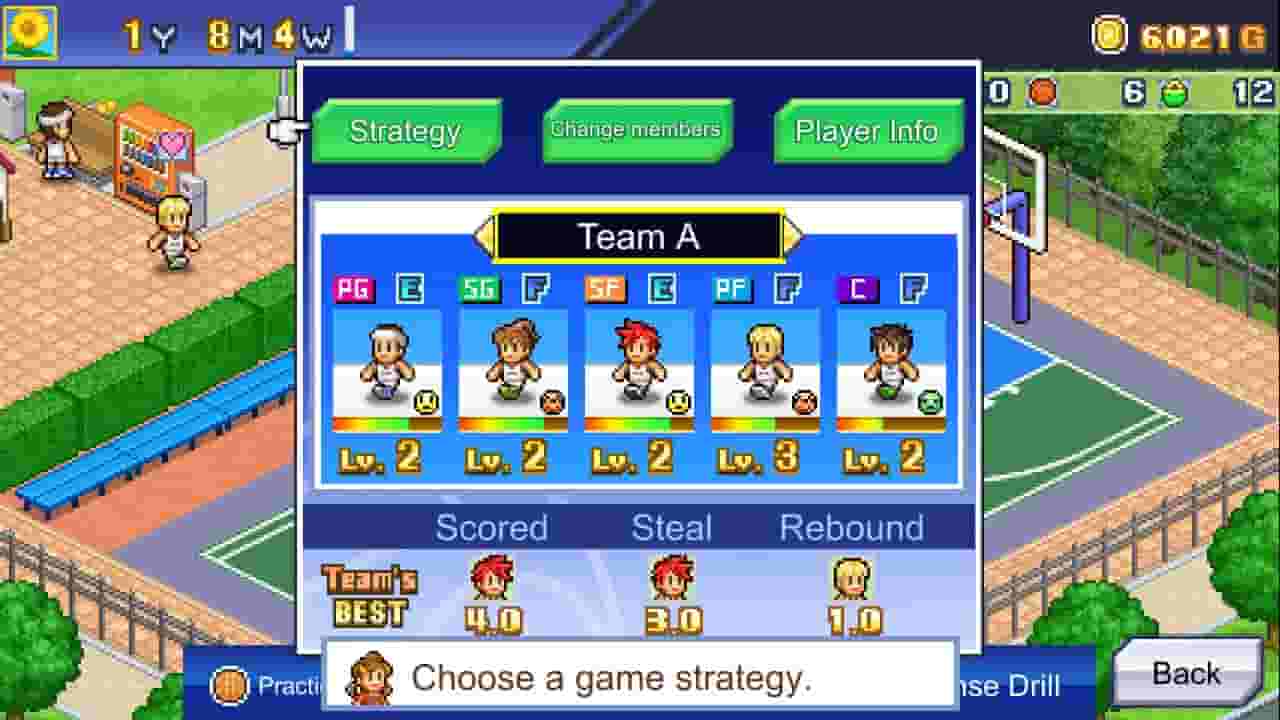Open the Team A selector

[x=642, y=236]
